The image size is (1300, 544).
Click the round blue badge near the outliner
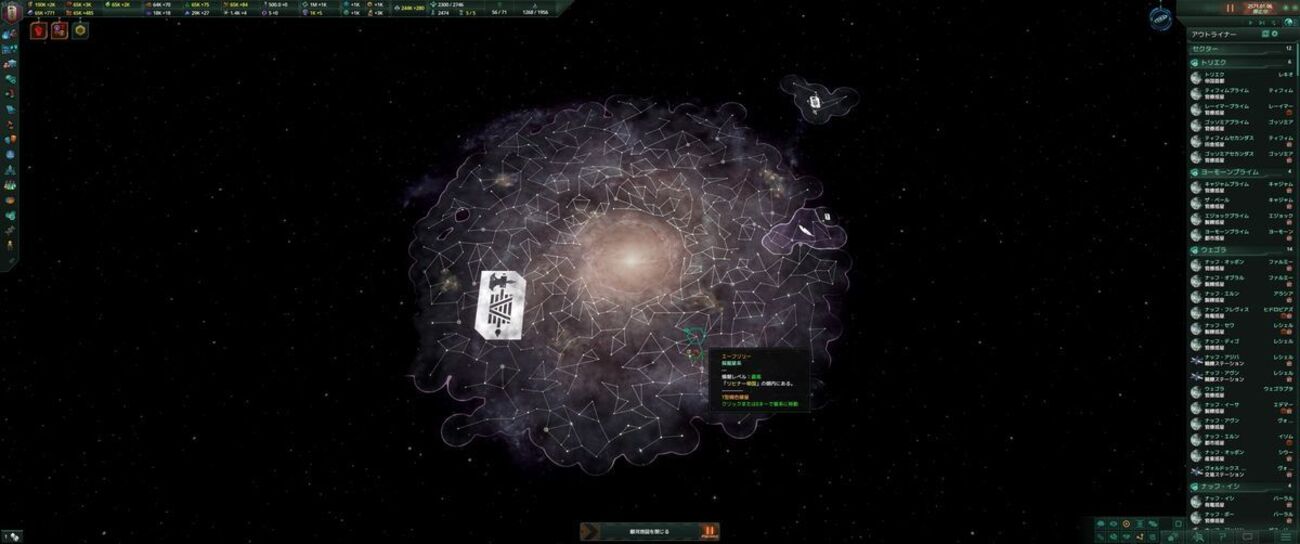(1160, 19)
